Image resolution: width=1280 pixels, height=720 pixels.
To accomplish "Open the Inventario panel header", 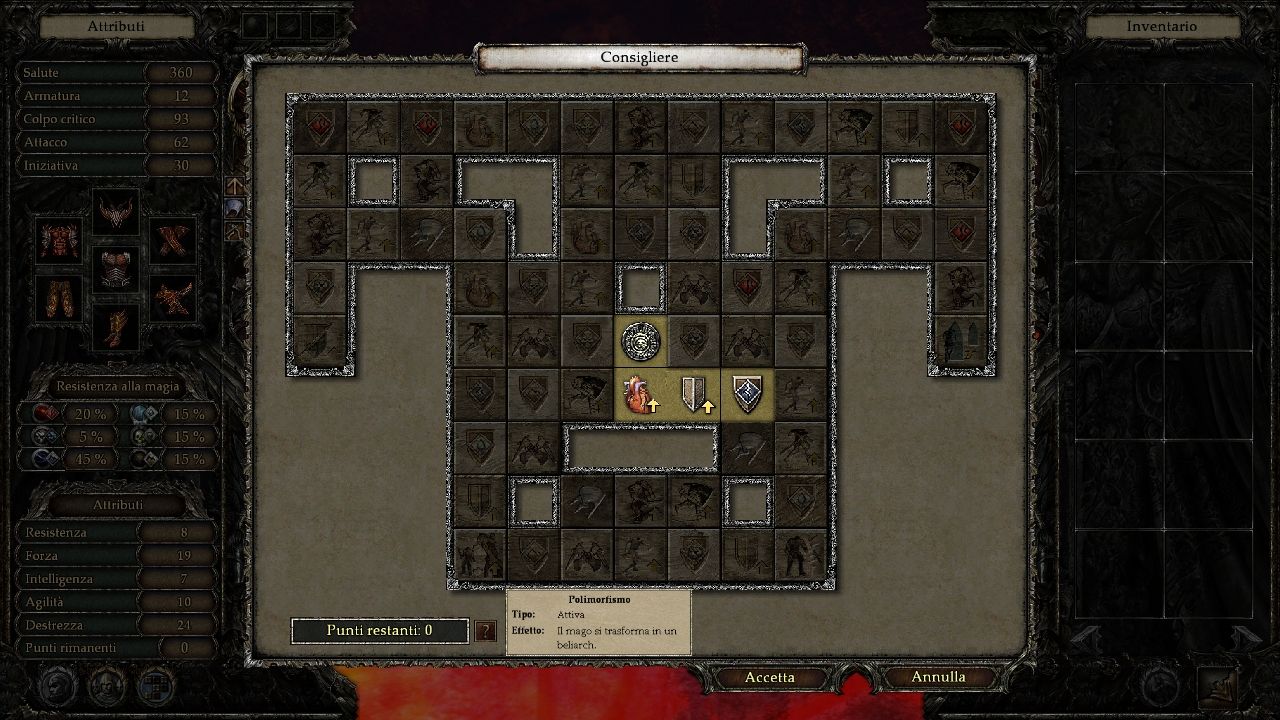I will 1161,27.
